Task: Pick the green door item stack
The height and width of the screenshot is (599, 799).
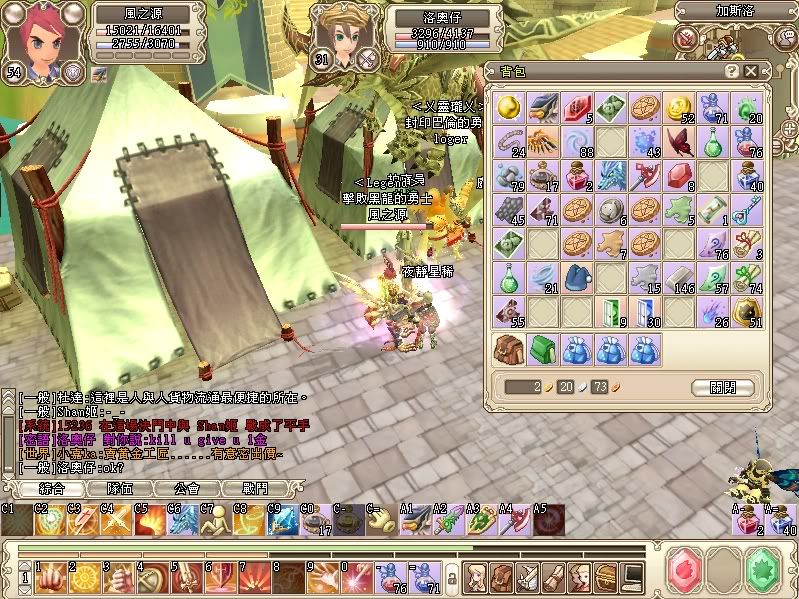Action: pyautogui.click(x=611, y=312)
